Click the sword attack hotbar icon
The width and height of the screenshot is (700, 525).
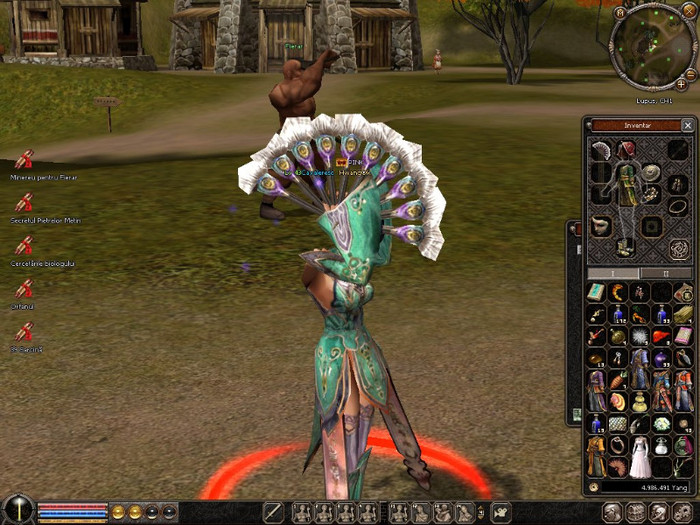(x=273, y=513)
